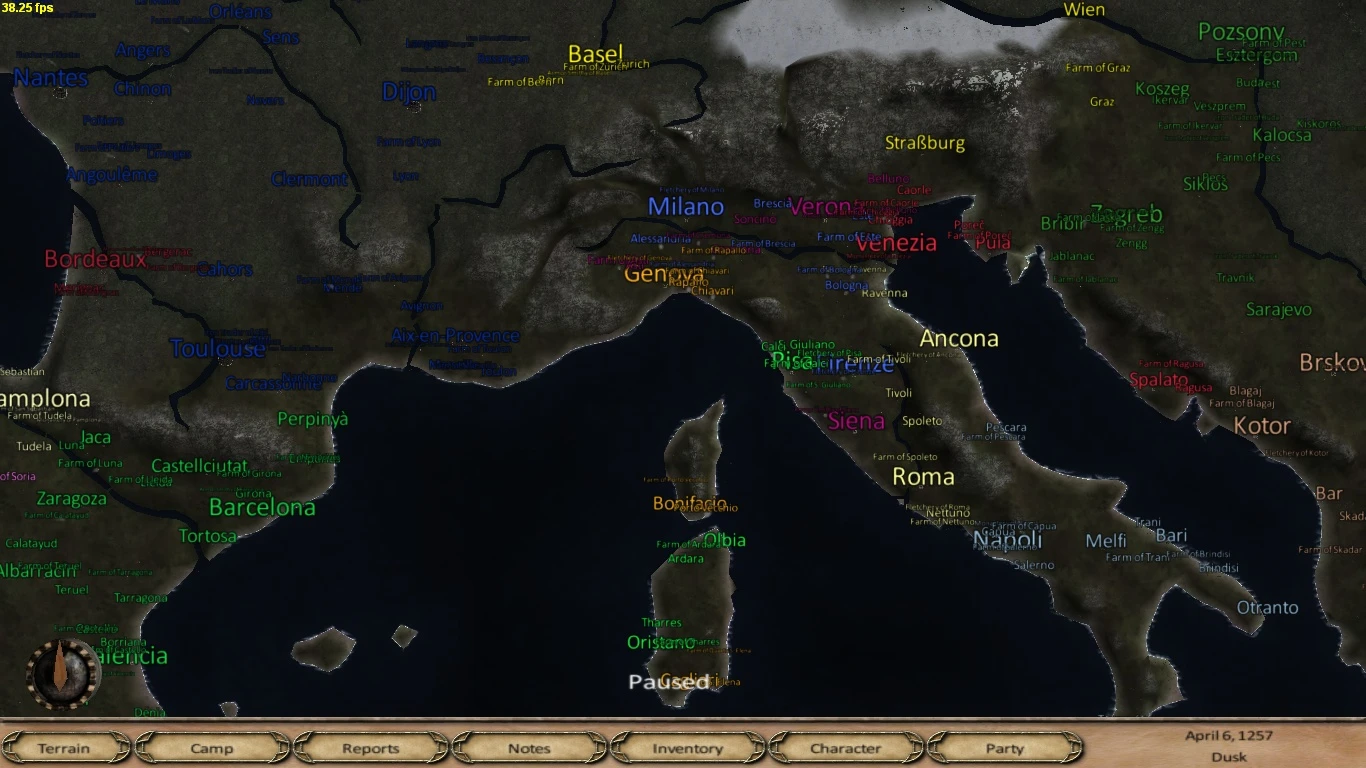The image size is (1366, 768).
Task: Click the Paused indicator to unpause
Action: [x=670, y=683]
